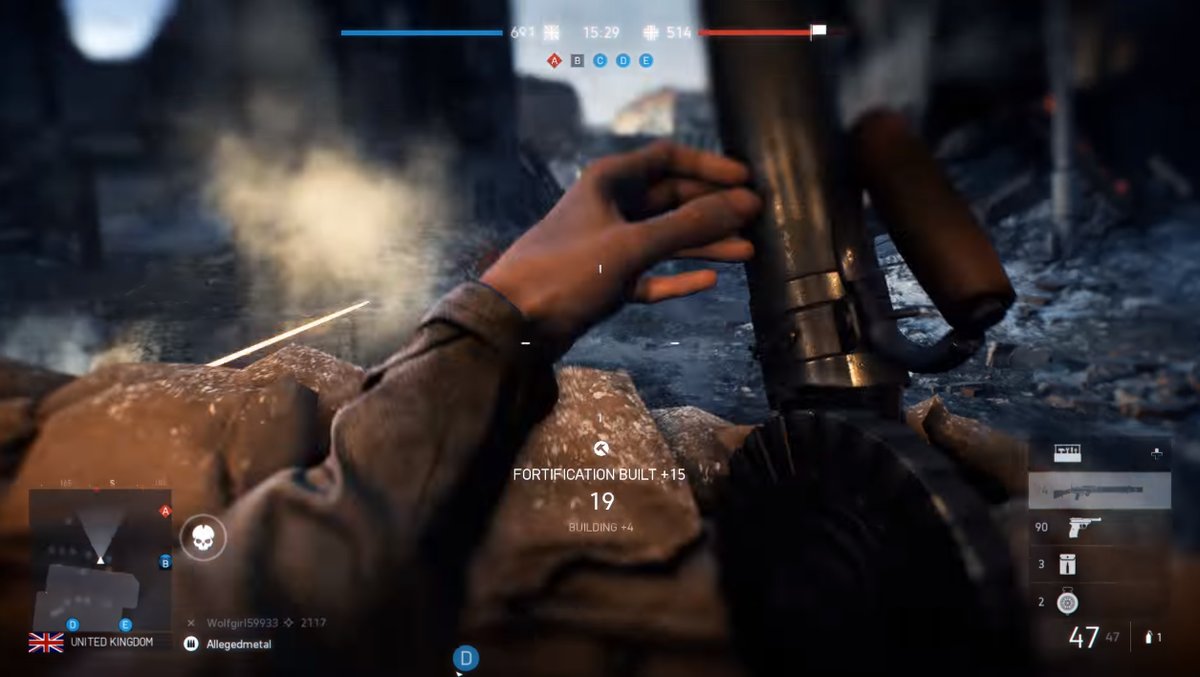1200x677 pixels.
Task: Click the skull icon beside the minimap
Action: pyautogui.click(x=203, y=538)
